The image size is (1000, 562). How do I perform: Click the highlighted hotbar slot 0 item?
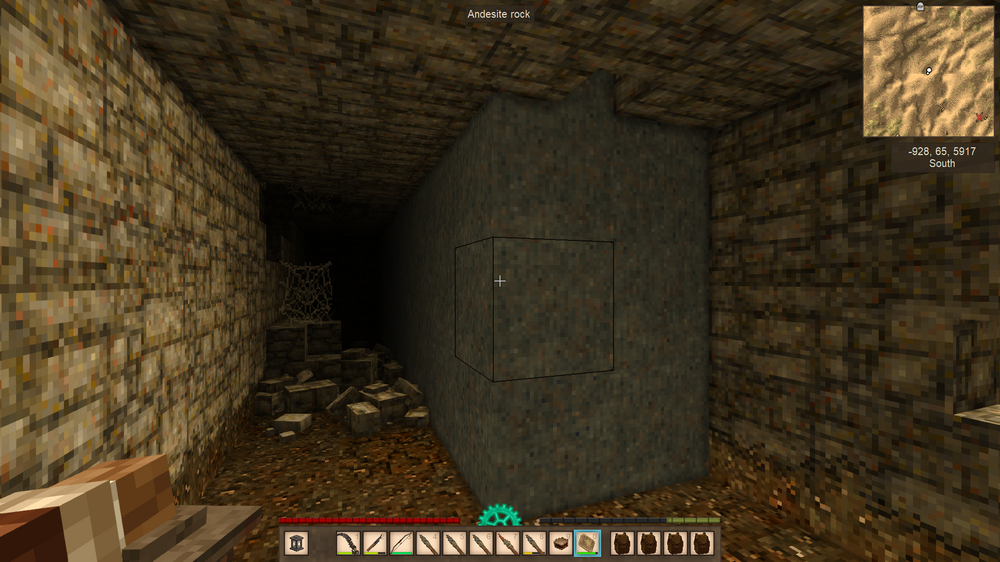click(587, 543)
